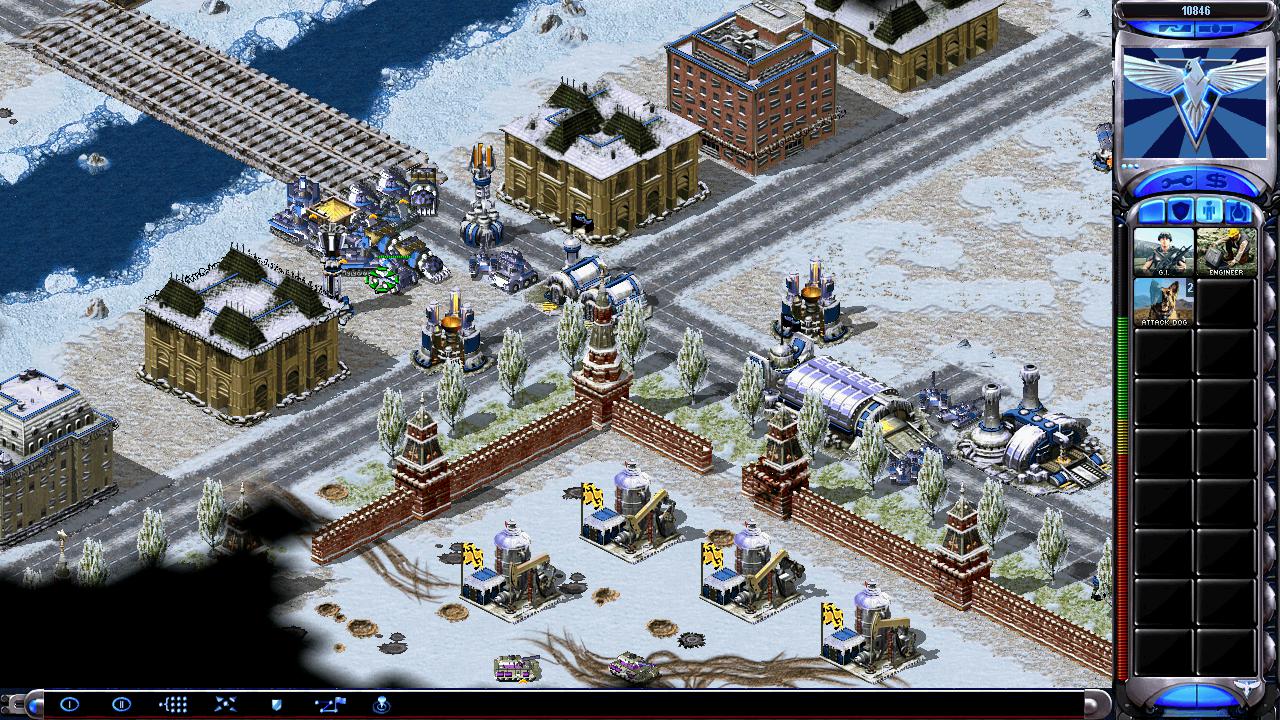
Task: Queue a G.I. infantry unit
Action: tap(1163, 251)
